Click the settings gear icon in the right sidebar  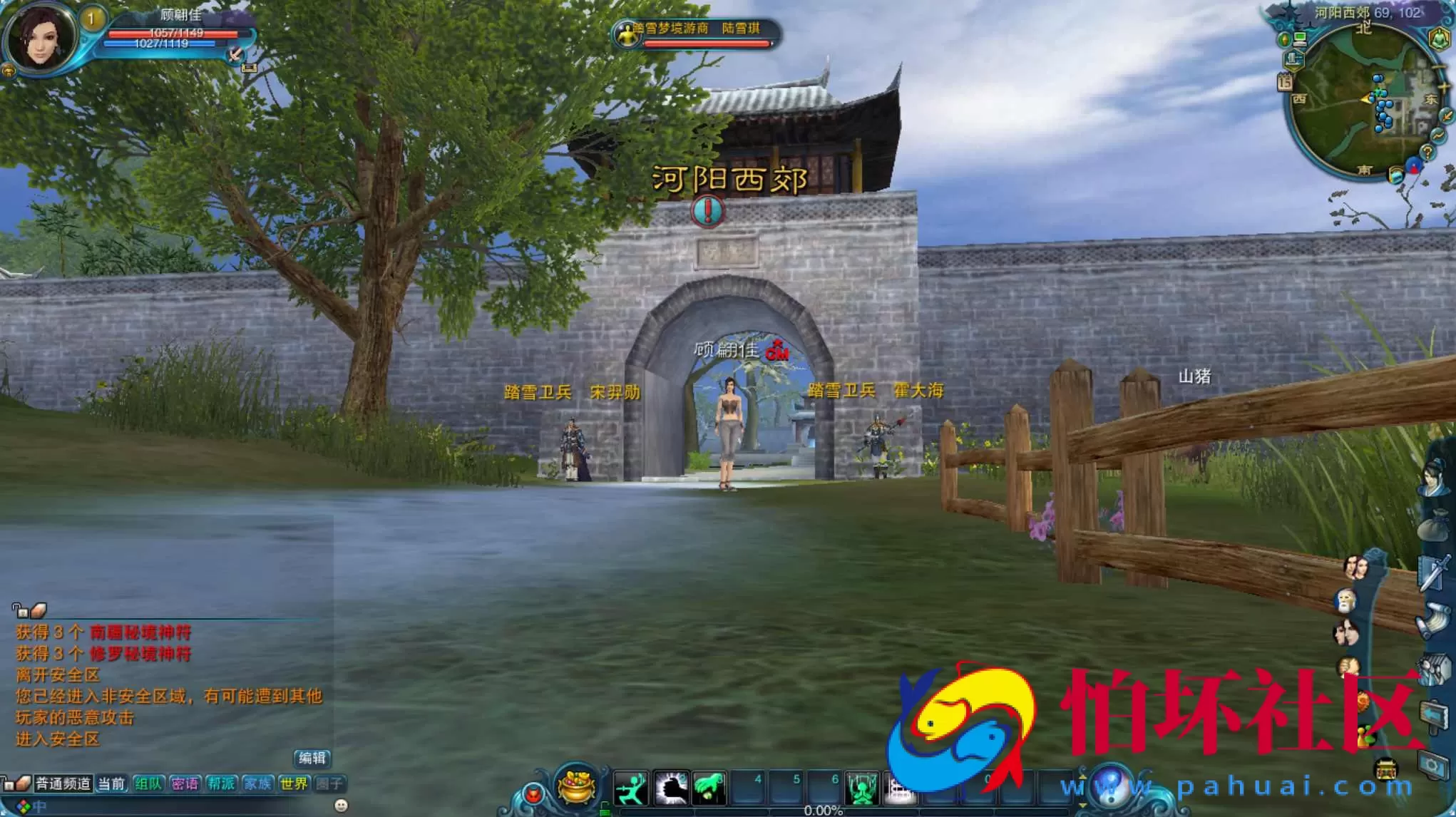(x=1432, y=765)
